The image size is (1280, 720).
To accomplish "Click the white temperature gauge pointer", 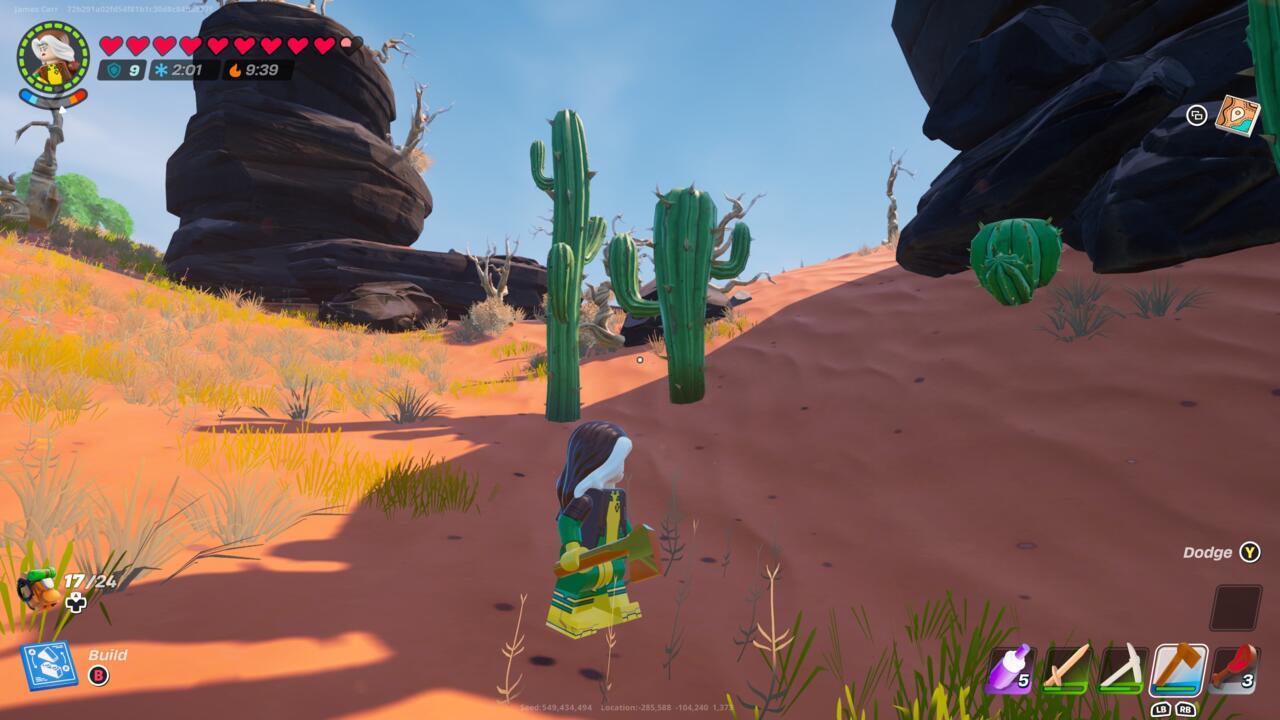I will (x=60, y=108).
